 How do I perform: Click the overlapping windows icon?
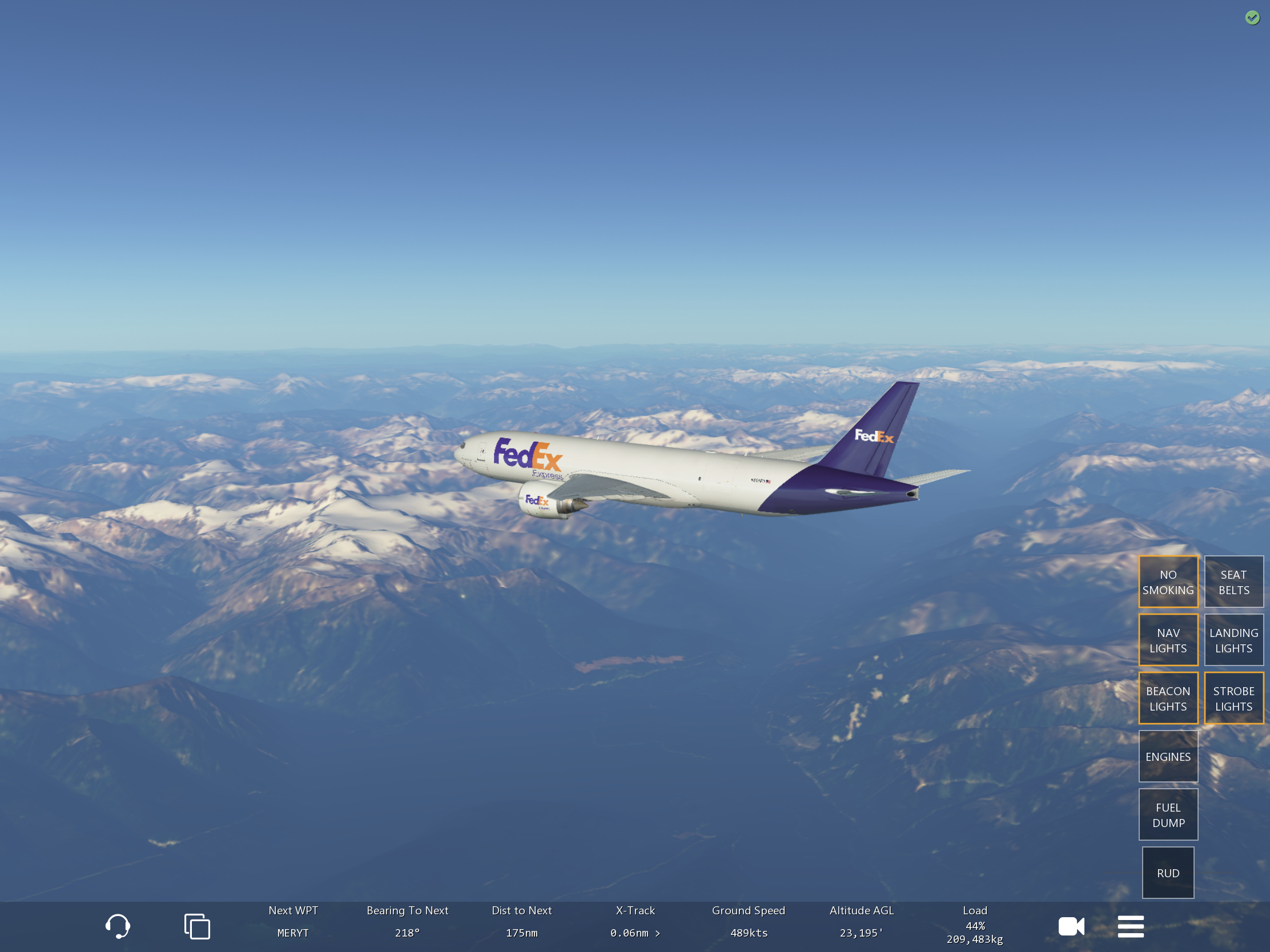(197, 926)
